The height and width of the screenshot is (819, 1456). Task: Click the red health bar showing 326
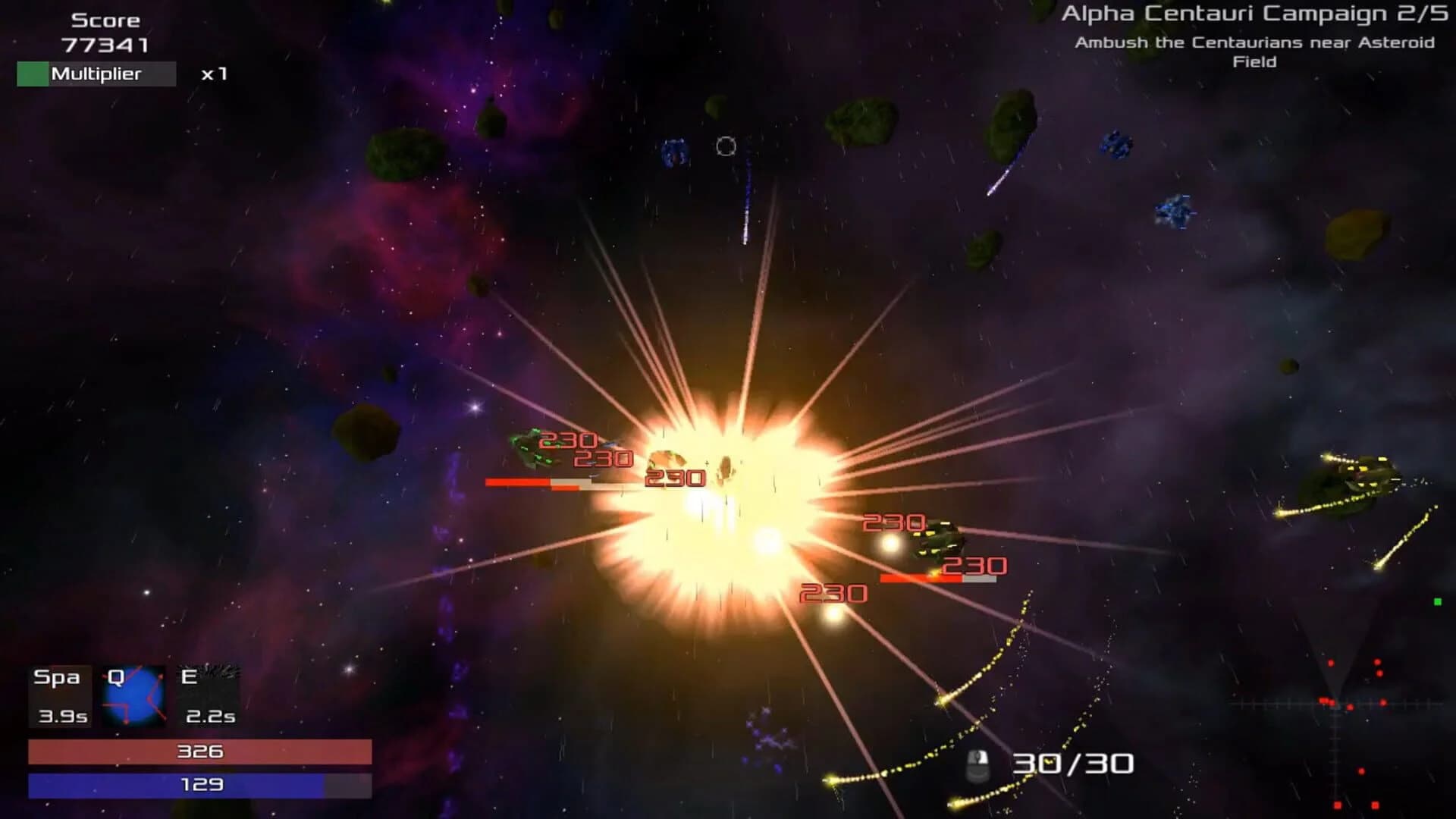pos(199,753)
